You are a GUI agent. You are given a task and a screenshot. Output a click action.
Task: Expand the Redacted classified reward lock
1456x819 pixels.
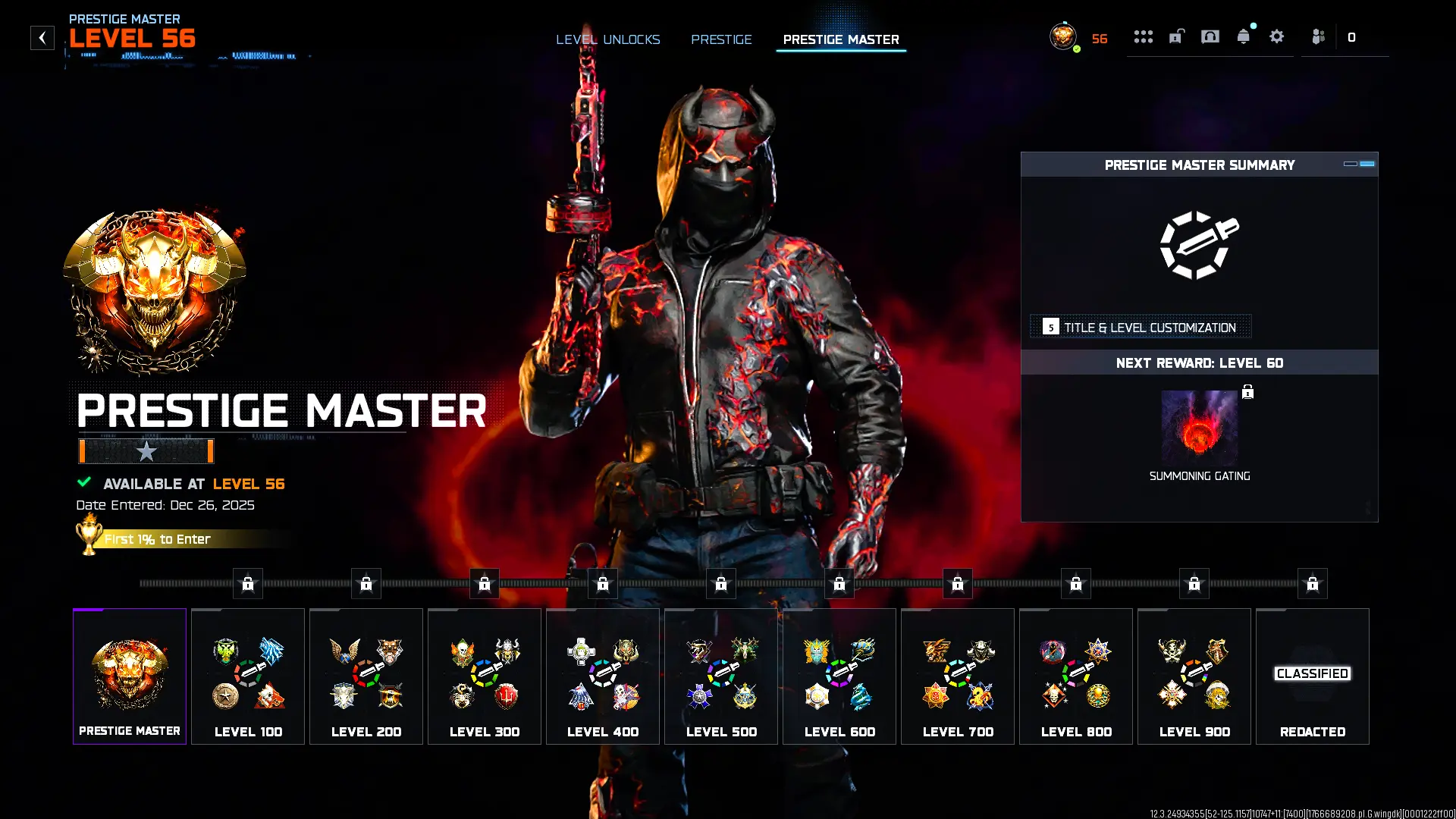(x=1313, y=583)
